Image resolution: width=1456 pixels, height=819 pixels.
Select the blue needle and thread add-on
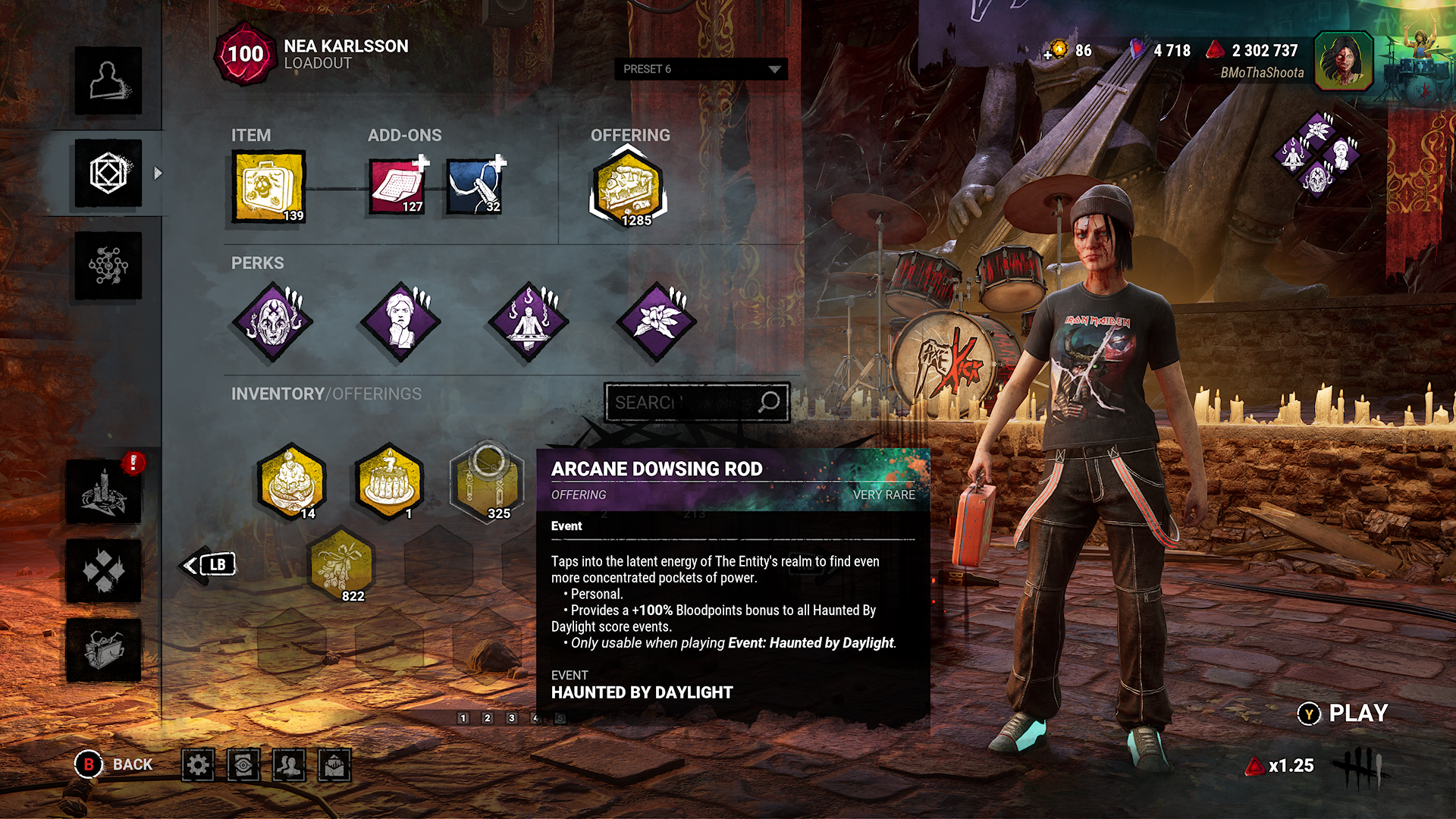(x=474, y=187)
